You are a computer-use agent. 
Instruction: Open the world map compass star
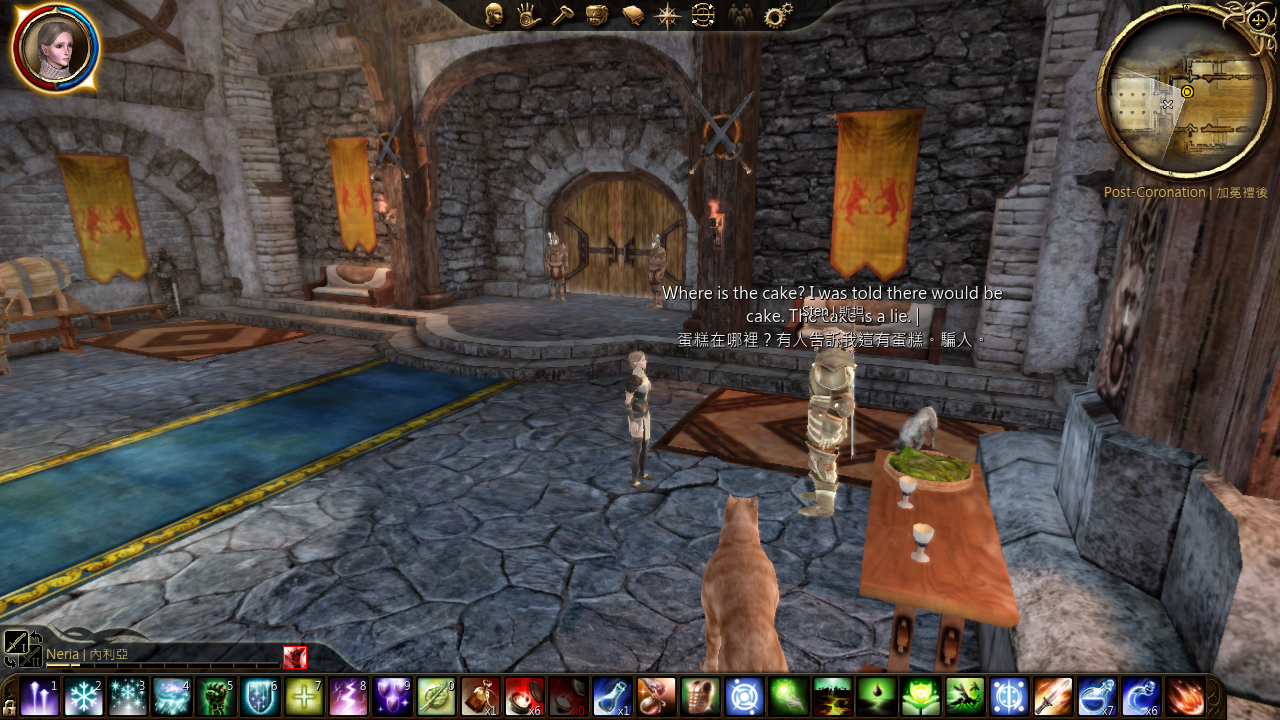click(667, 15)
